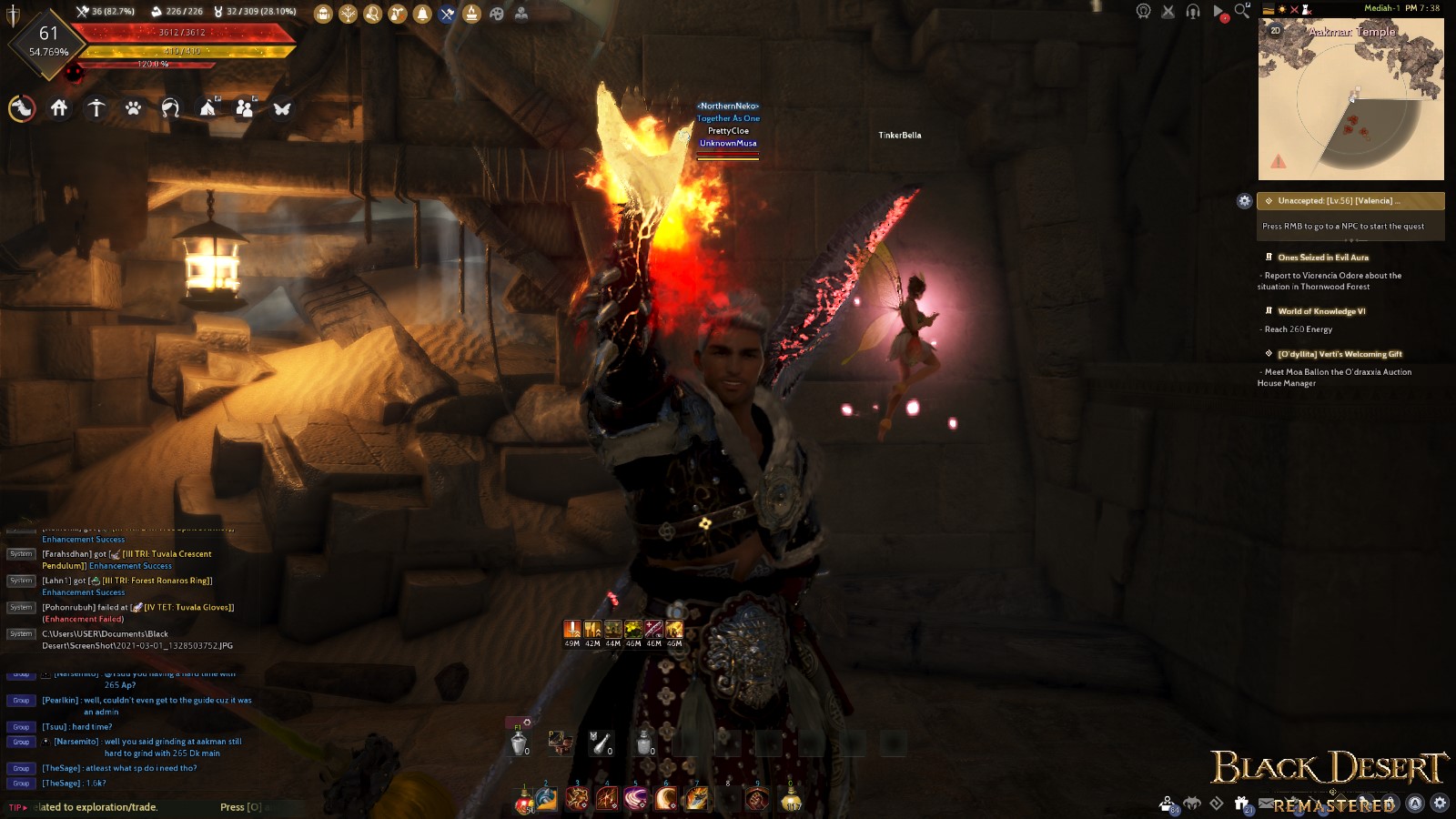Toggle the minimap 2D view button
The width and height of the screenshot is (1456, 819).
[x=1275, y=31]
